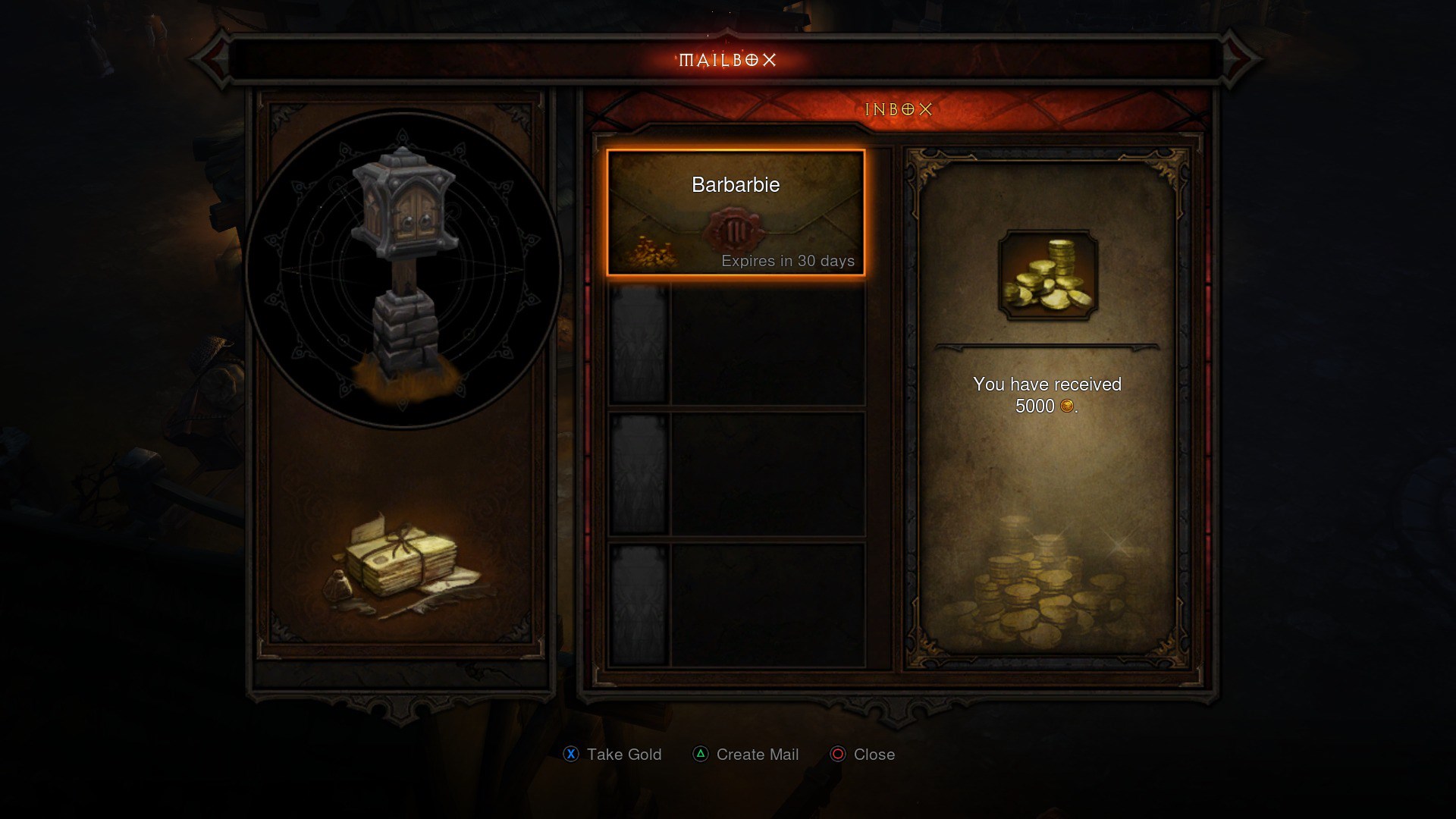Open the Inbox tab header

898,110
